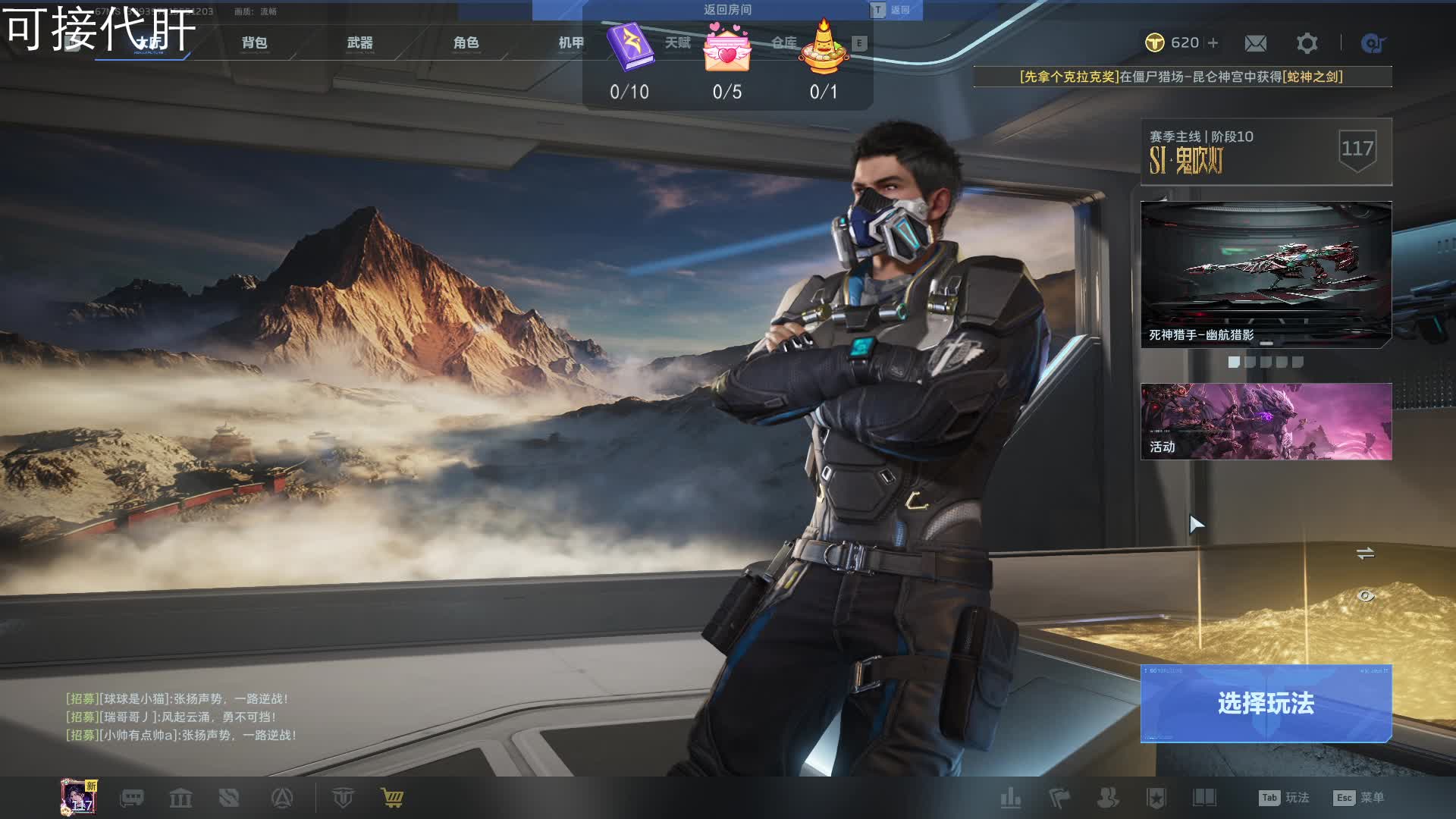Open the book icon in bottom bar
Screen dimensions: 1456x819
[1204, 798]
